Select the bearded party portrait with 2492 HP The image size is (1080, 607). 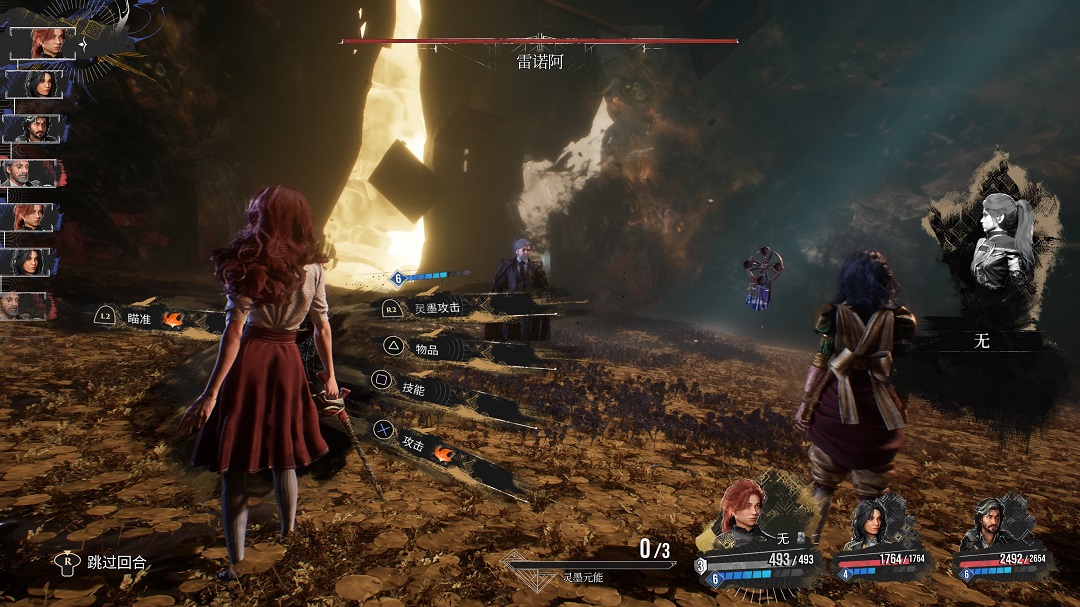990,523
